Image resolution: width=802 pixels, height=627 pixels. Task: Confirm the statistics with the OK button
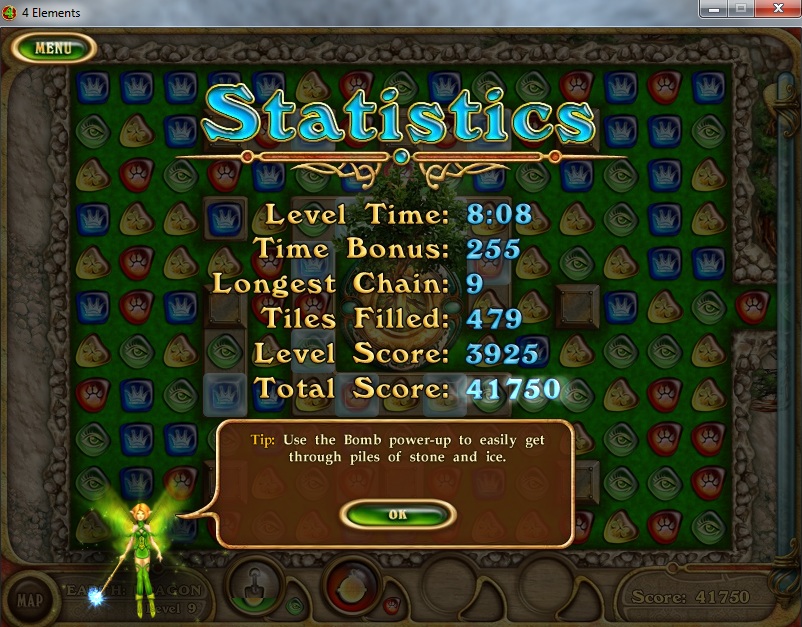click(x=398, y=514)
